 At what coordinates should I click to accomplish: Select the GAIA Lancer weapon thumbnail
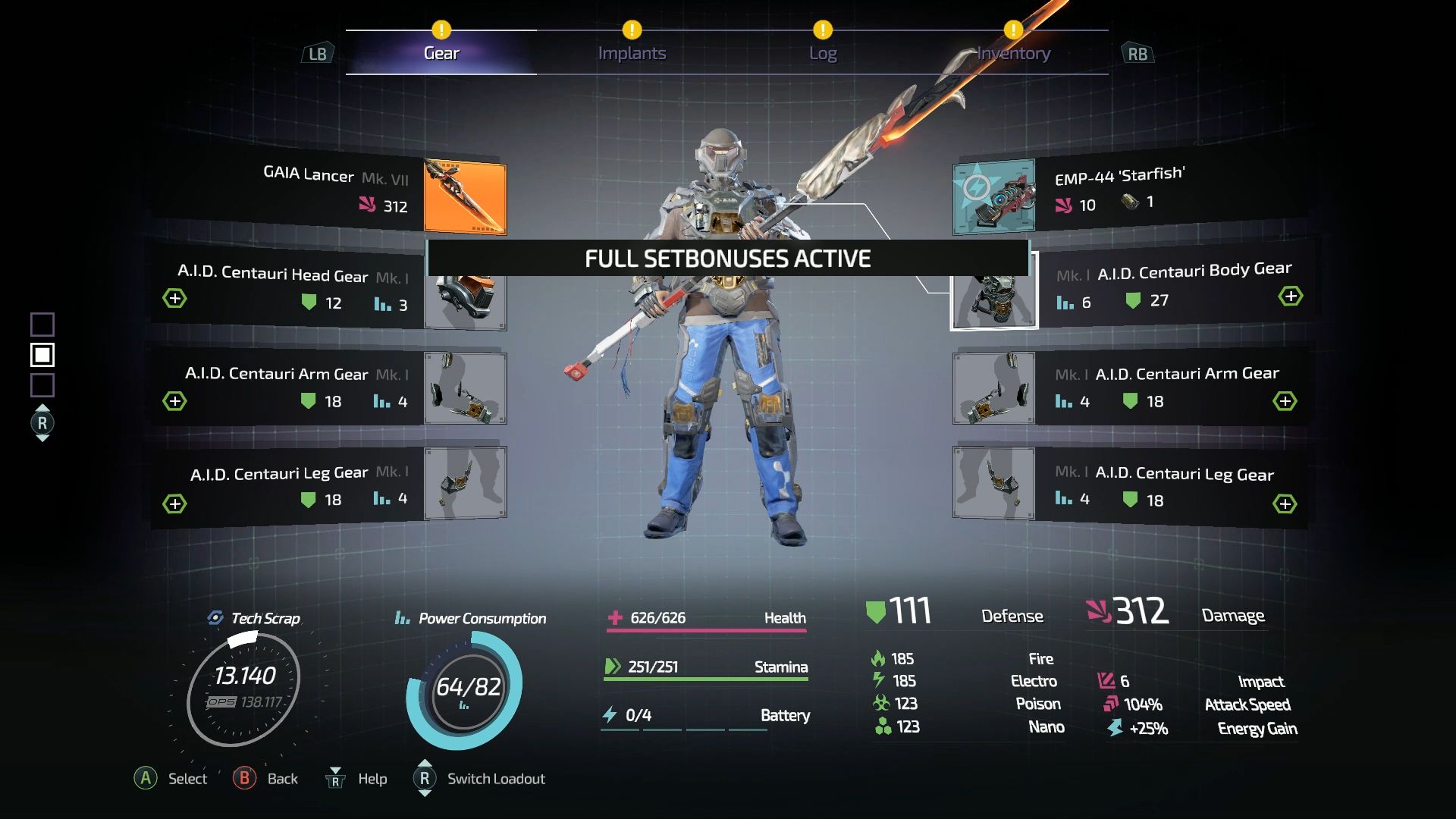coord(465,198)
